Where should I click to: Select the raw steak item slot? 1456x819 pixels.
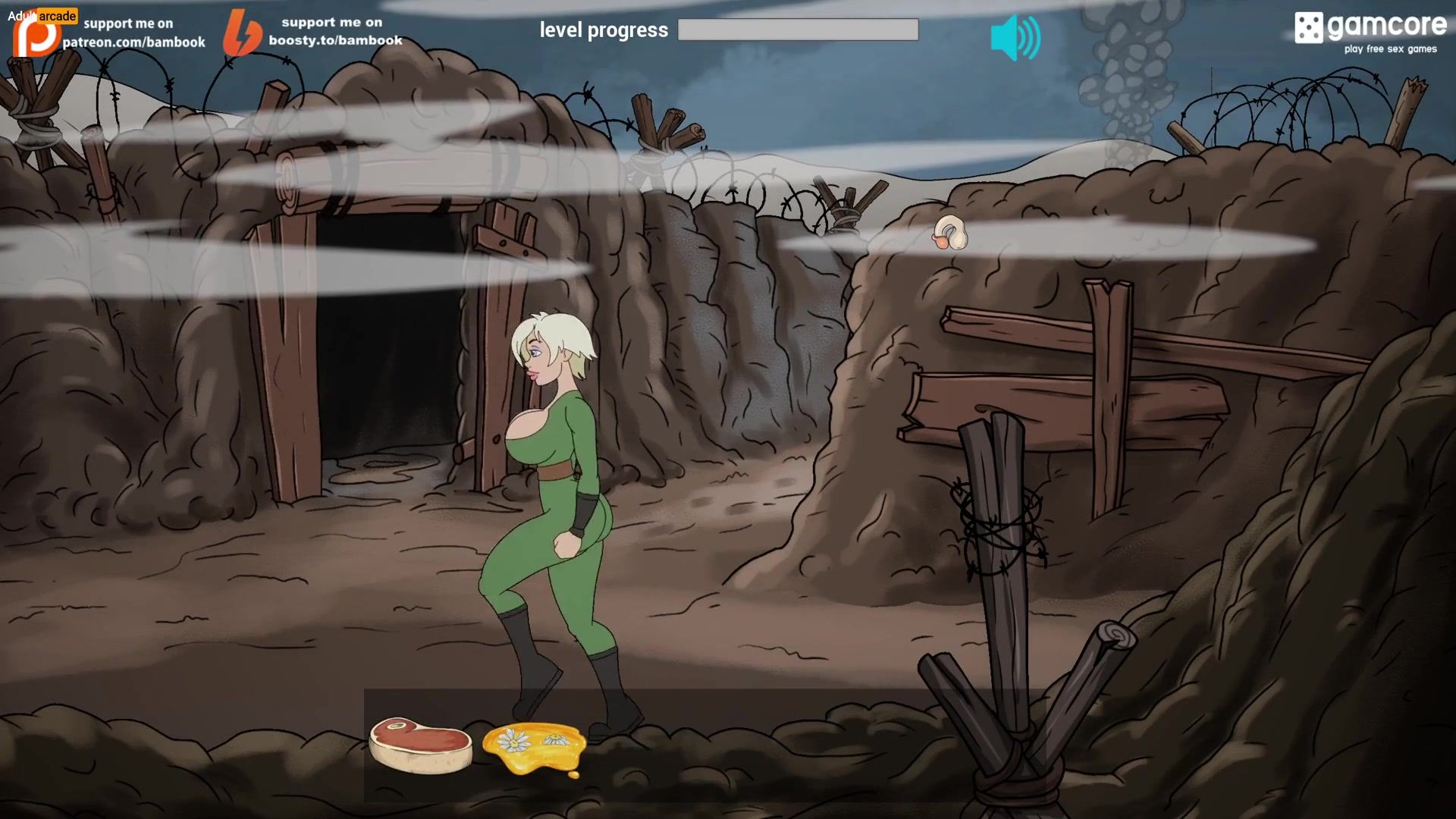pyautogui.click(x=420, y=745)
